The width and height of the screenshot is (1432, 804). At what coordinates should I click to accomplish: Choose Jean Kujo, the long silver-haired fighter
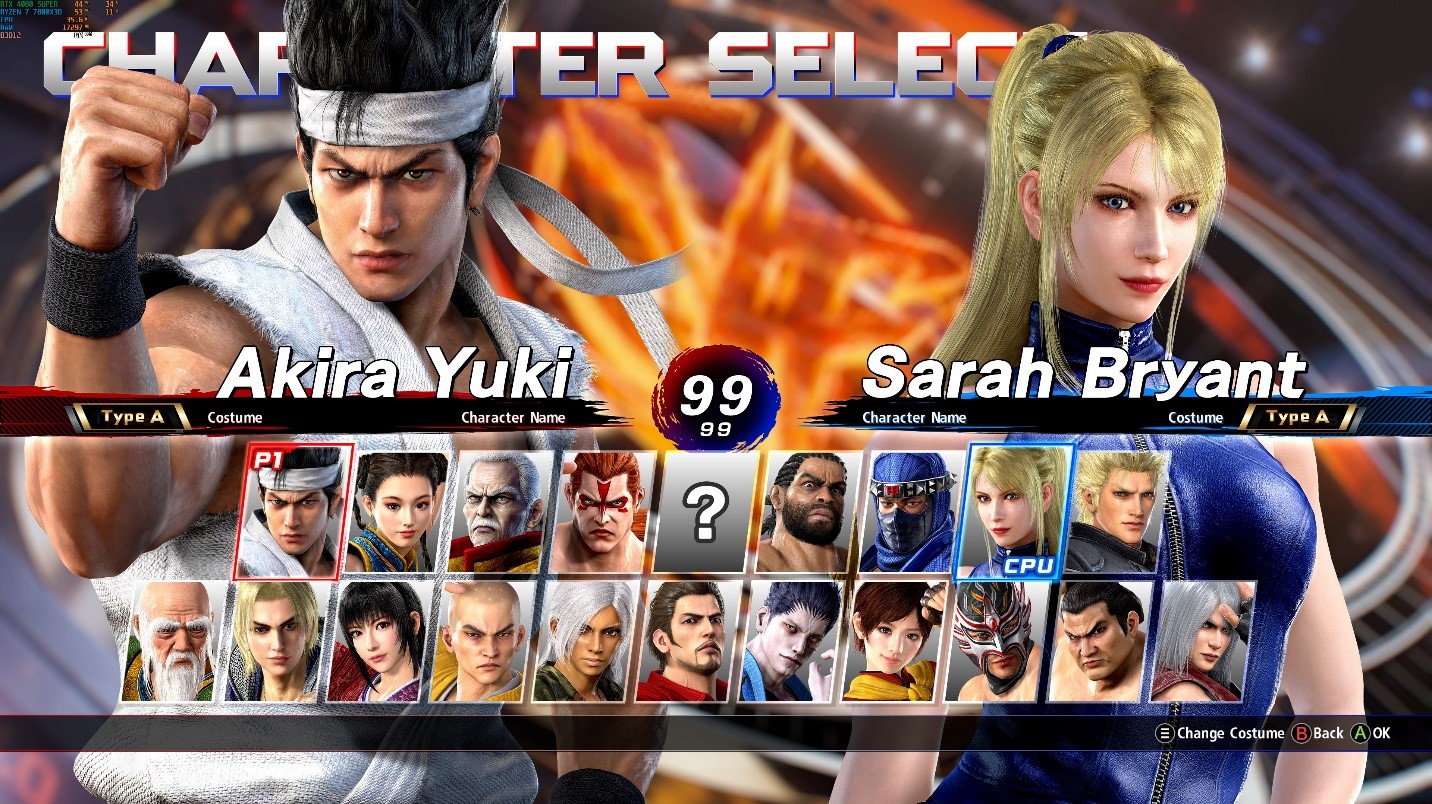1202,641
